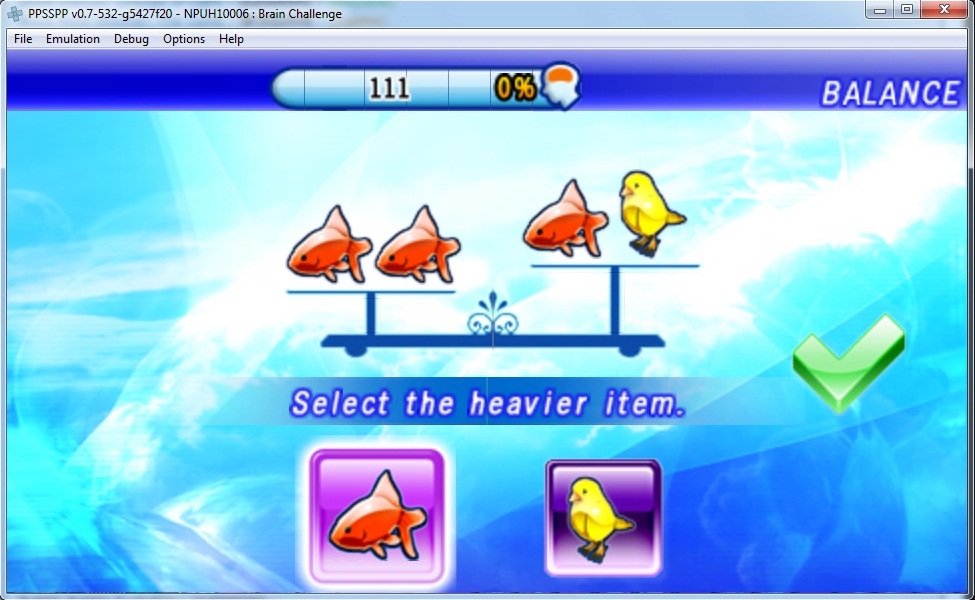Minimize the PPSSPP window
Image resolution: width=975 pixels, height=600 pixels.
pyautogui.click(x=882, y=10)
